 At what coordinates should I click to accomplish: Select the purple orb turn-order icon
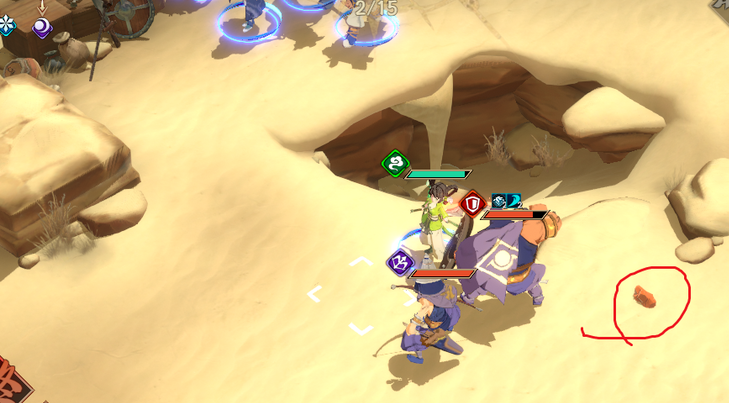pos(42,27)
